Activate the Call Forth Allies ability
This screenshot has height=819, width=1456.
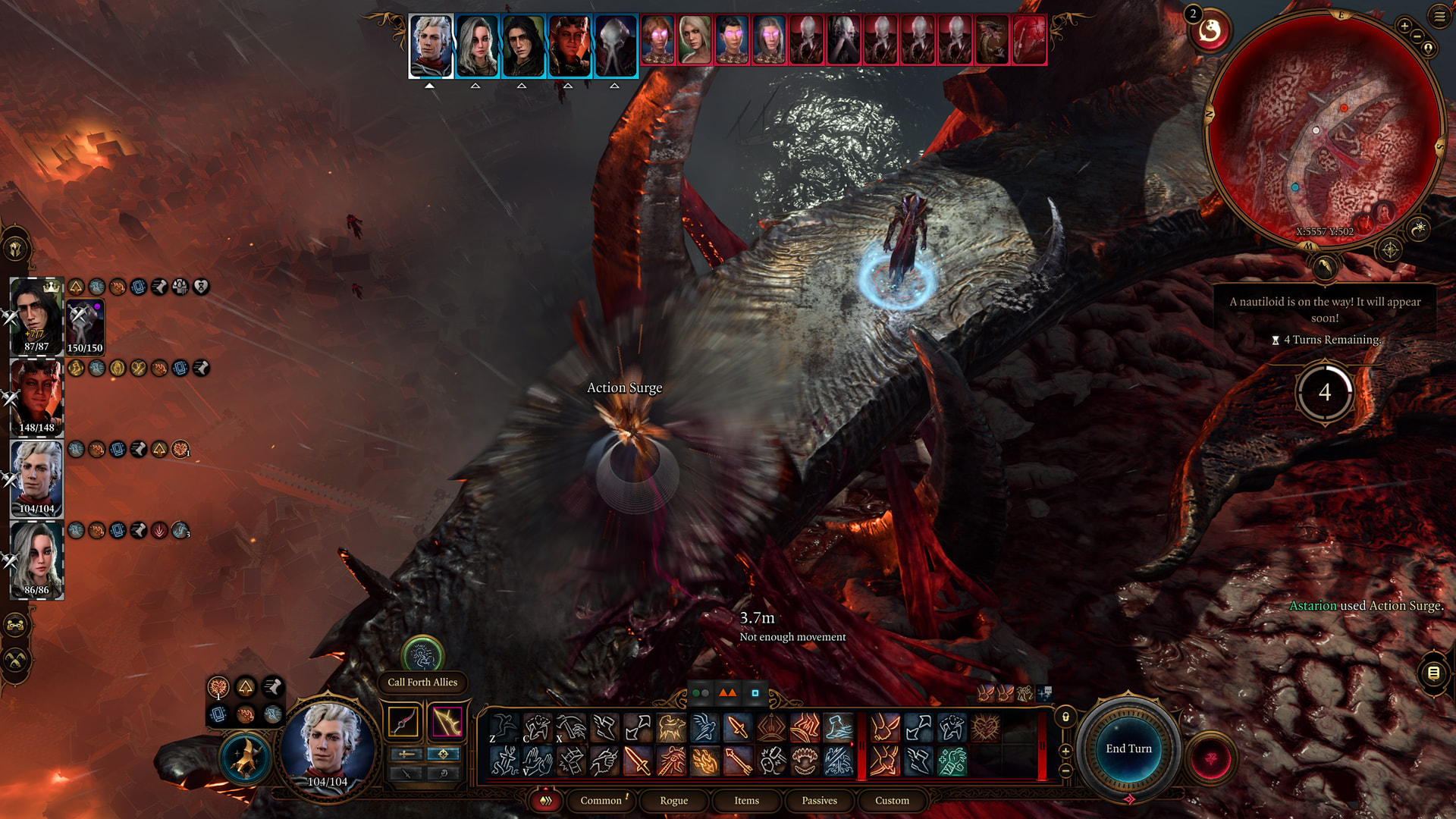pos(422,655)
